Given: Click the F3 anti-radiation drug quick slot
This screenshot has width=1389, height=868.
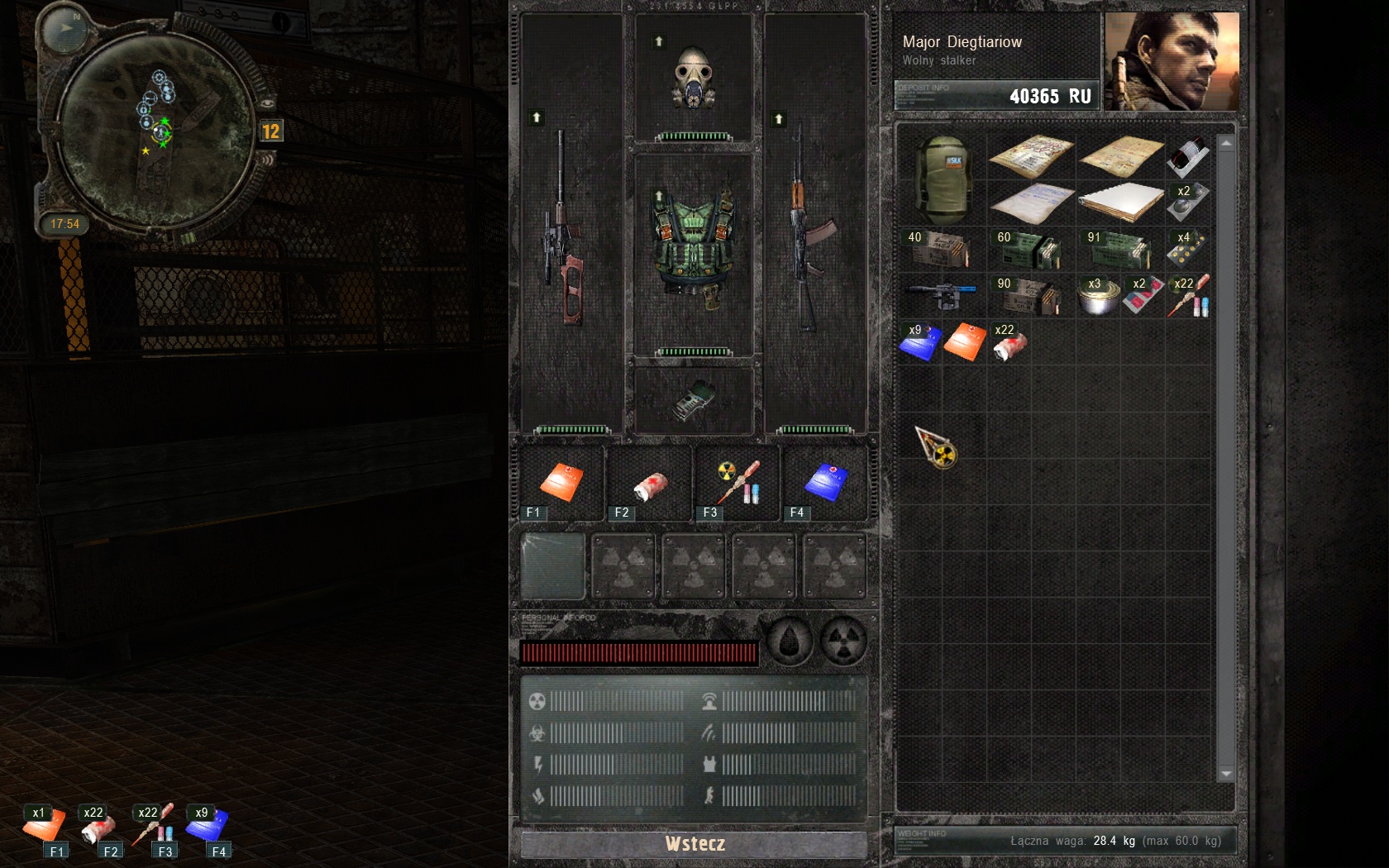Looking at the screenshot, I should [x=737, y=484].
